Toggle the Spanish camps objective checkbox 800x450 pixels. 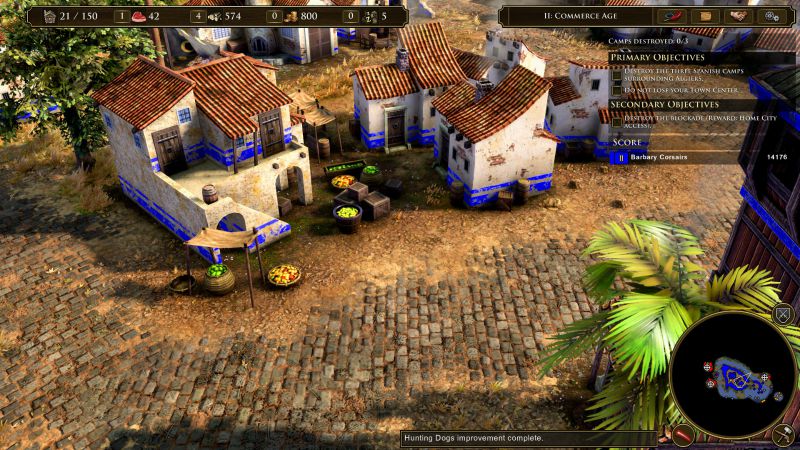tap(616, 73)
